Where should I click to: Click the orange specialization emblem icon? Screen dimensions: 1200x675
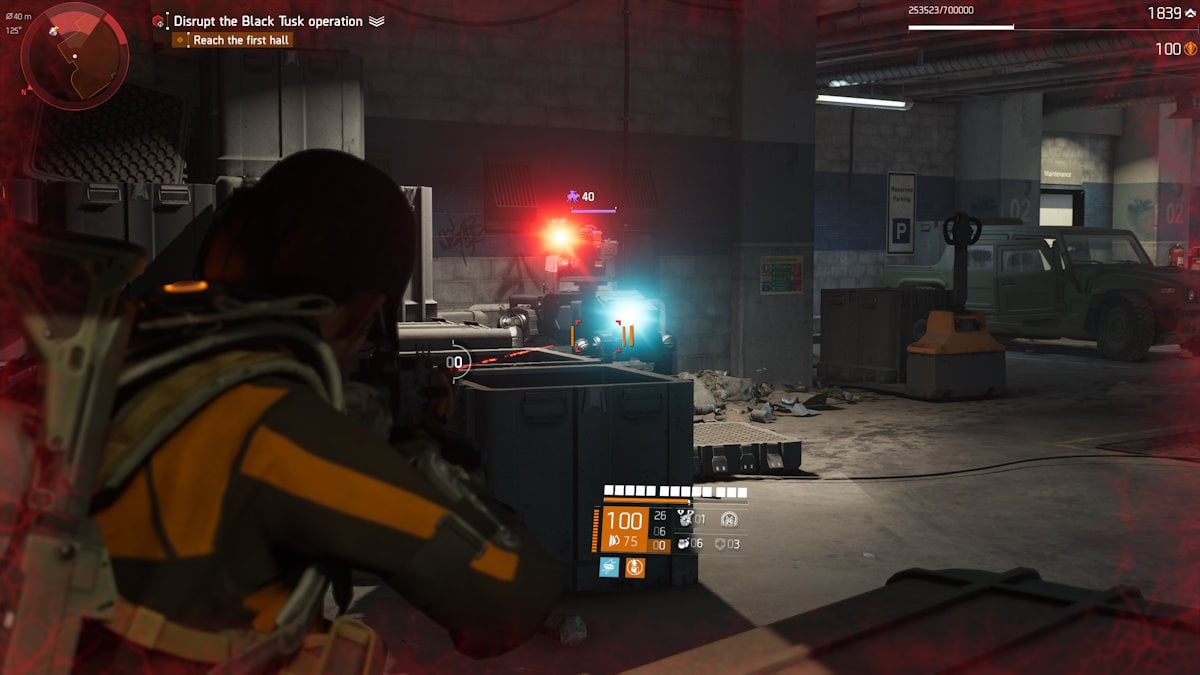1190,48
